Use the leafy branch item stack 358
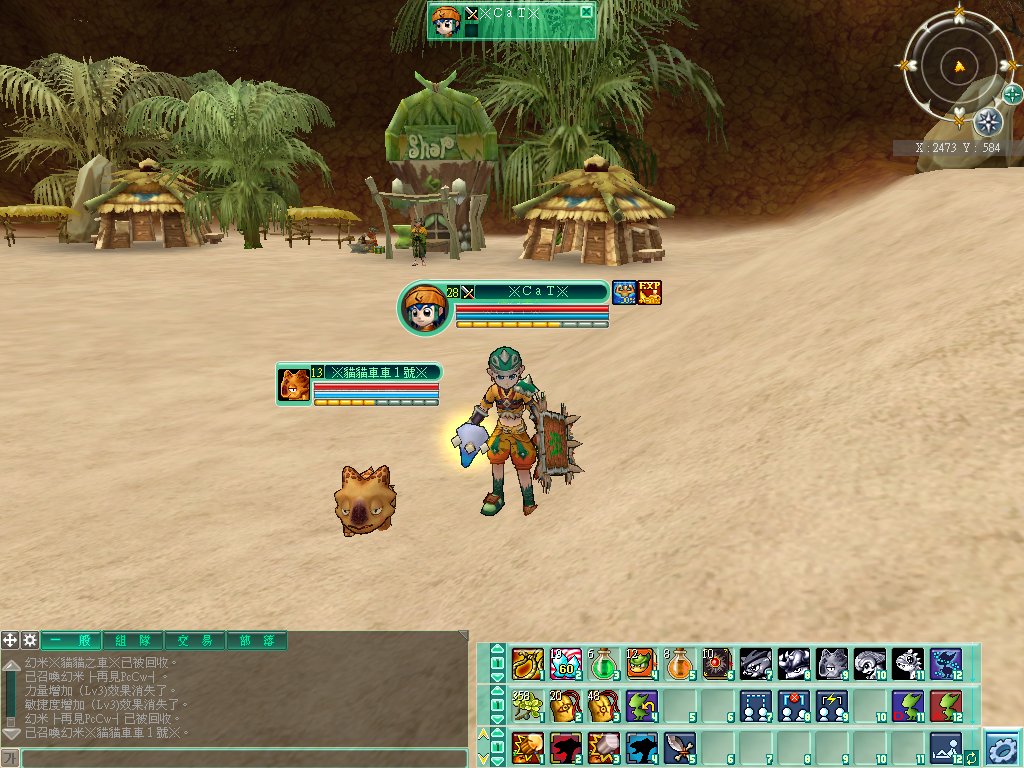1024x768 pixels. pos(527,705)
